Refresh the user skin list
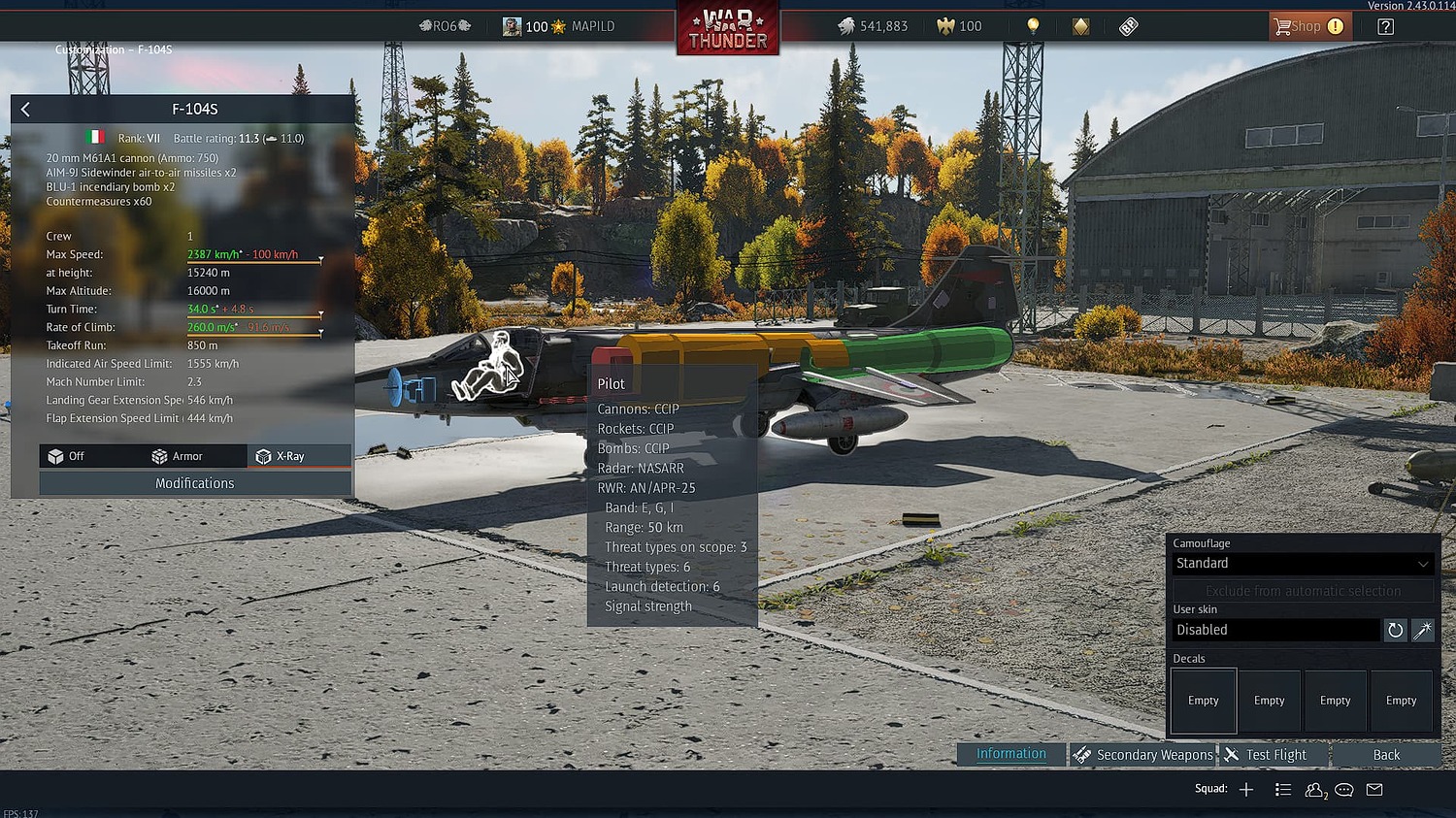The image size is (1456, 818). (1395, 630)
